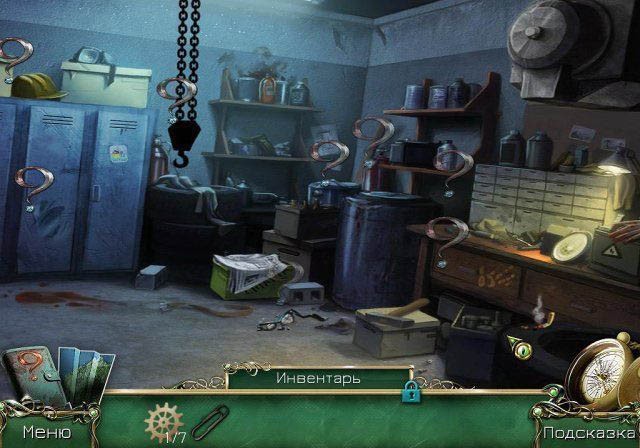Screen dimensions: 640x448
Task: Open the Меню button
Action: click(46, 433)
